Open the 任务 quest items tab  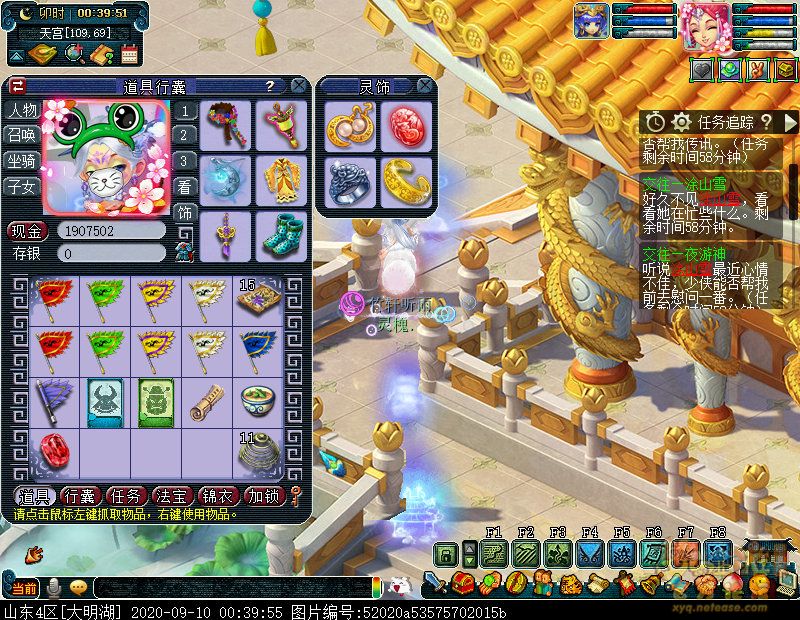[125, 496]
